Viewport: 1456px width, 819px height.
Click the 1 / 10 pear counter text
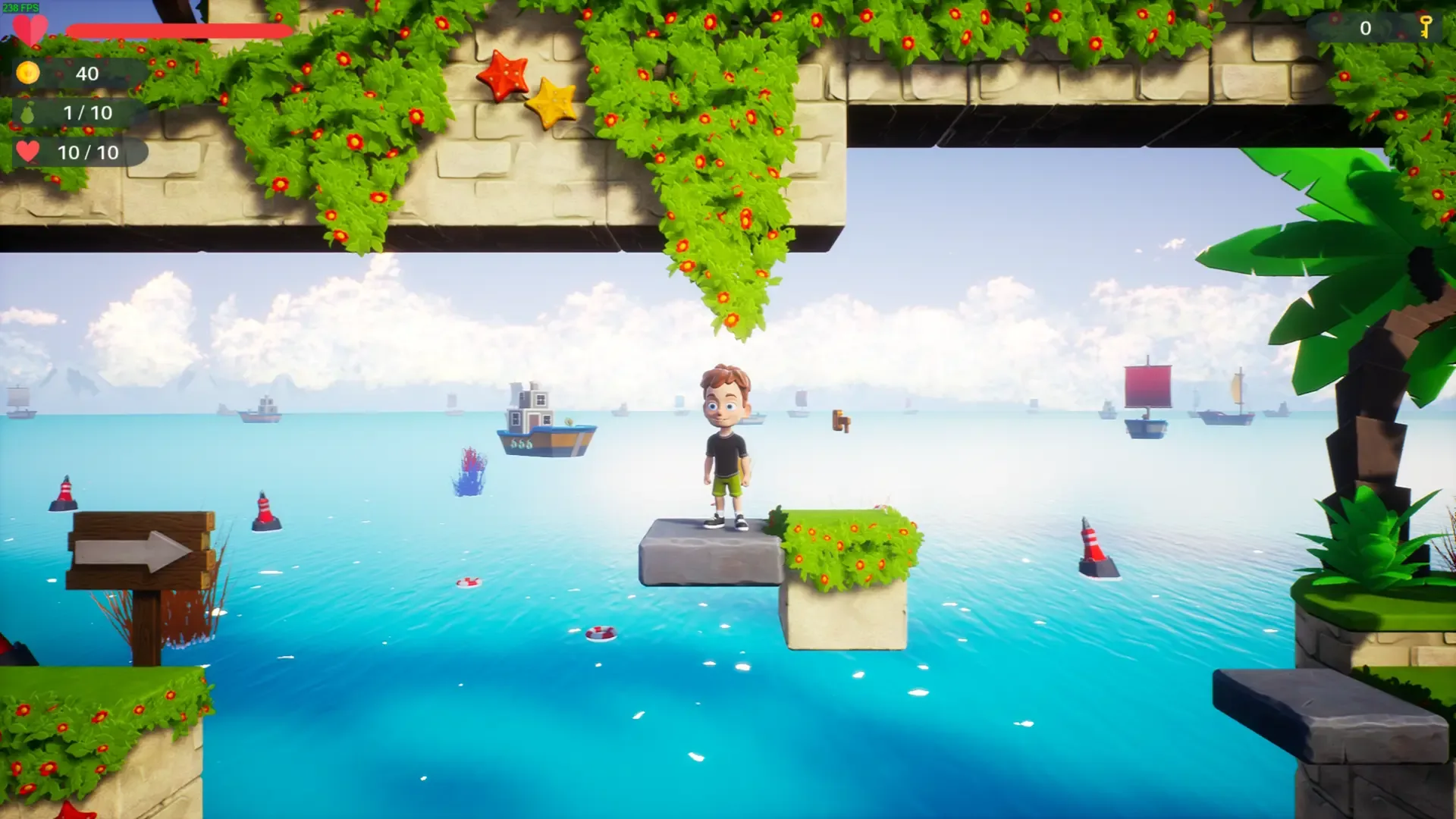87,113
